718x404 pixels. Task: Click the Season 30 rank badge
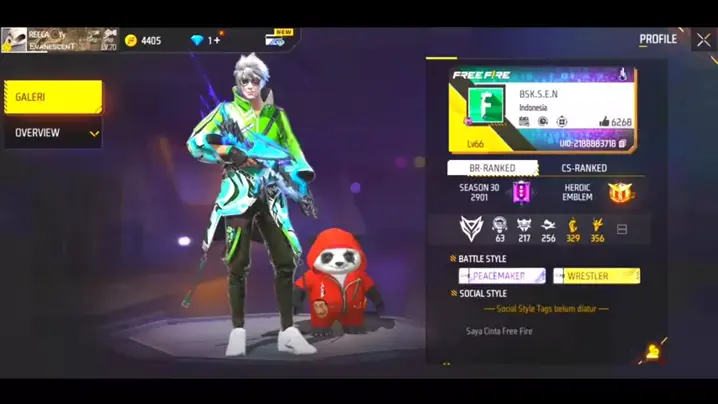click(x=521, y=192)
